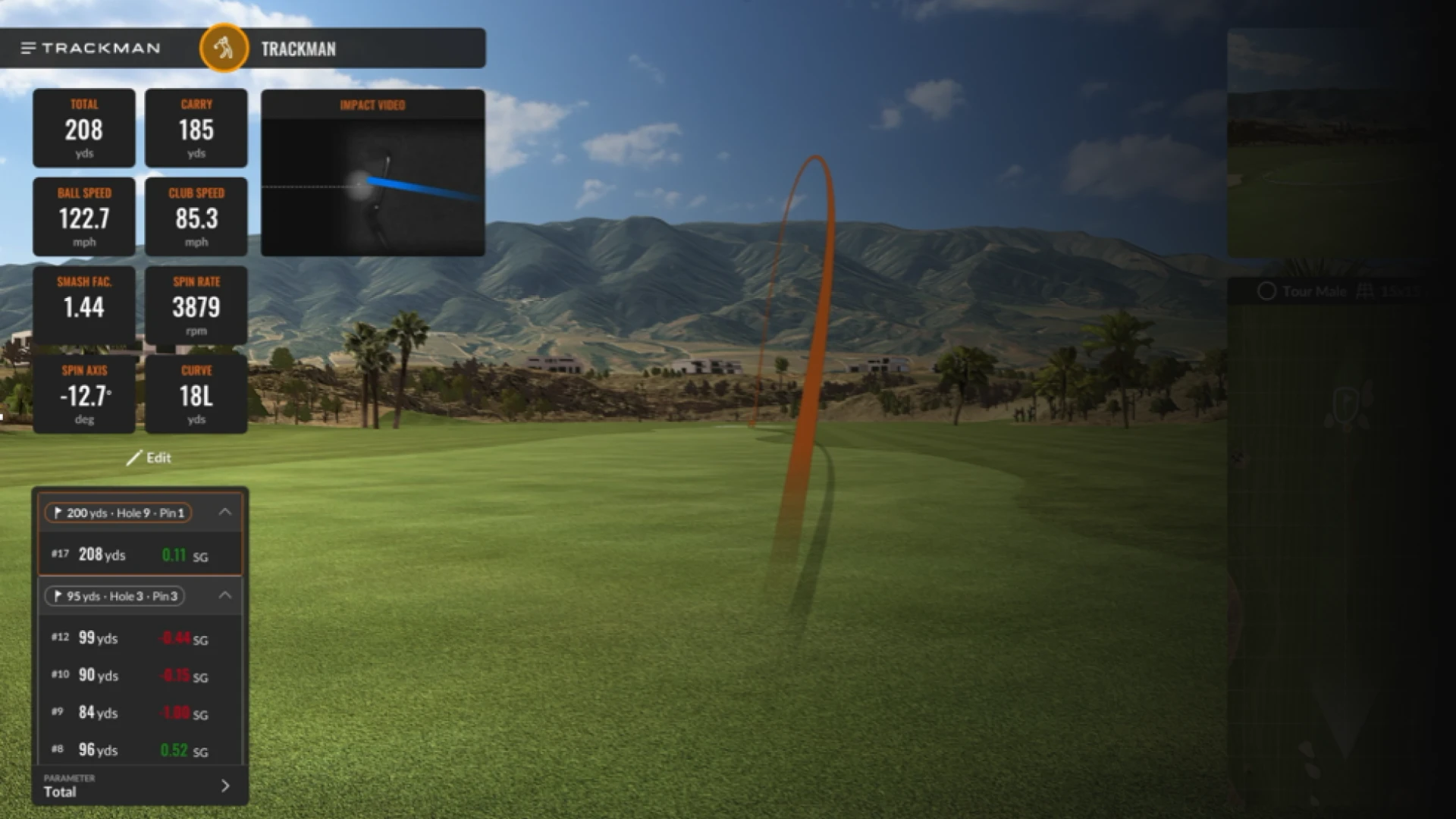Click the flag icon beside Hole 3 Pin 3
The height and width of the screenshot is (819, 1456).
59,596
